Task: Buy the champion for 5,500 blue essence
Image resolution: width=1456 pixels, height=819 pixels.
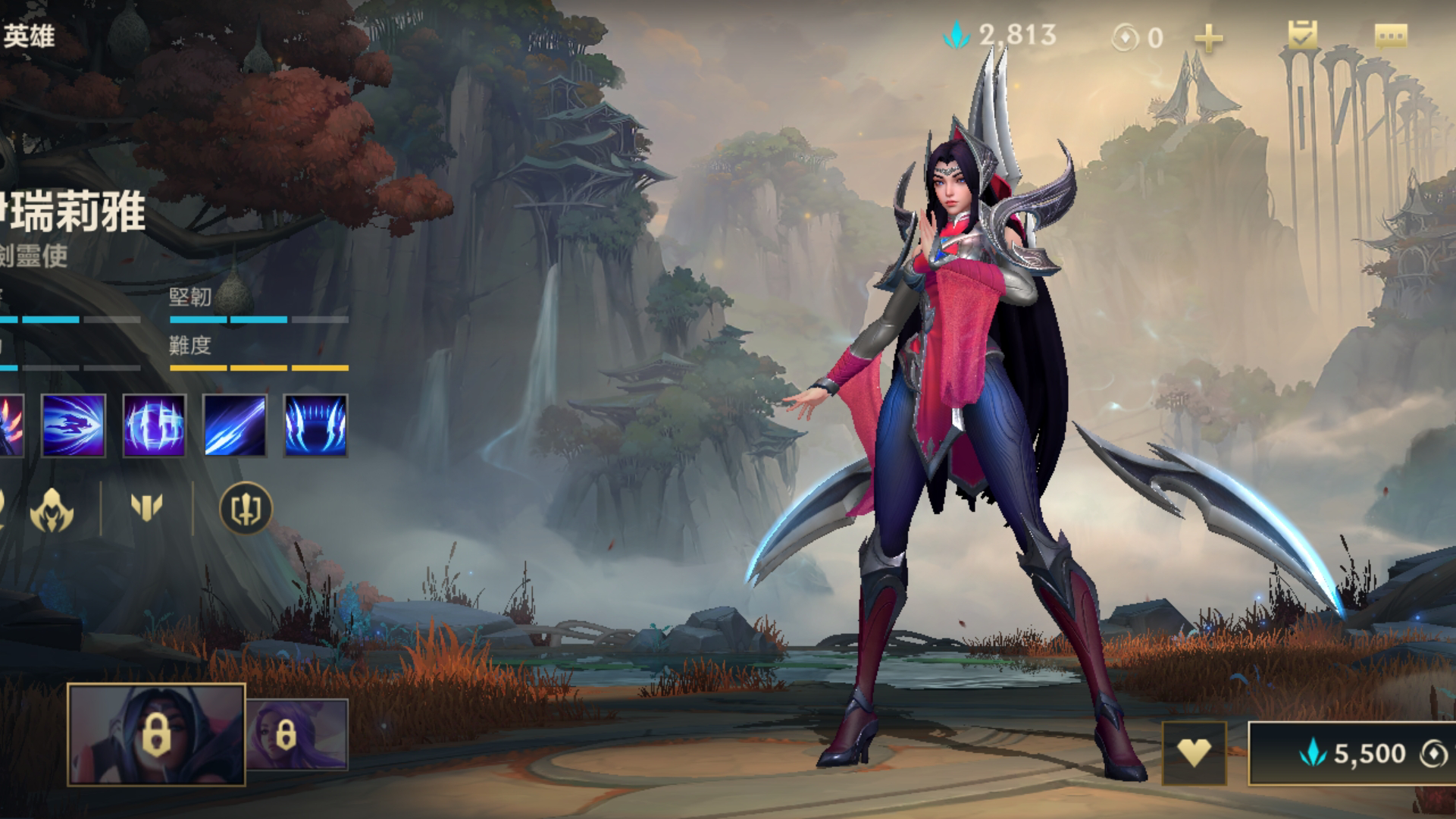Action: pos(1353,753)
